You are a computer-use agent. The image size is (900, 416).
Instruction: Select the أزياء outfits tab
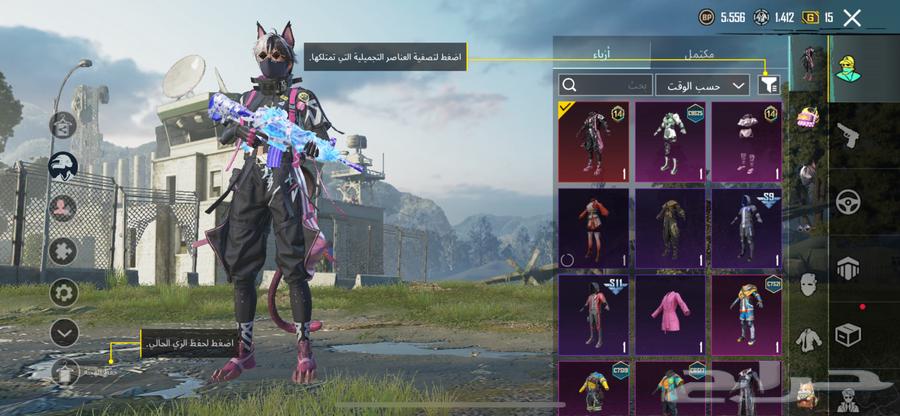coord(602,52)
